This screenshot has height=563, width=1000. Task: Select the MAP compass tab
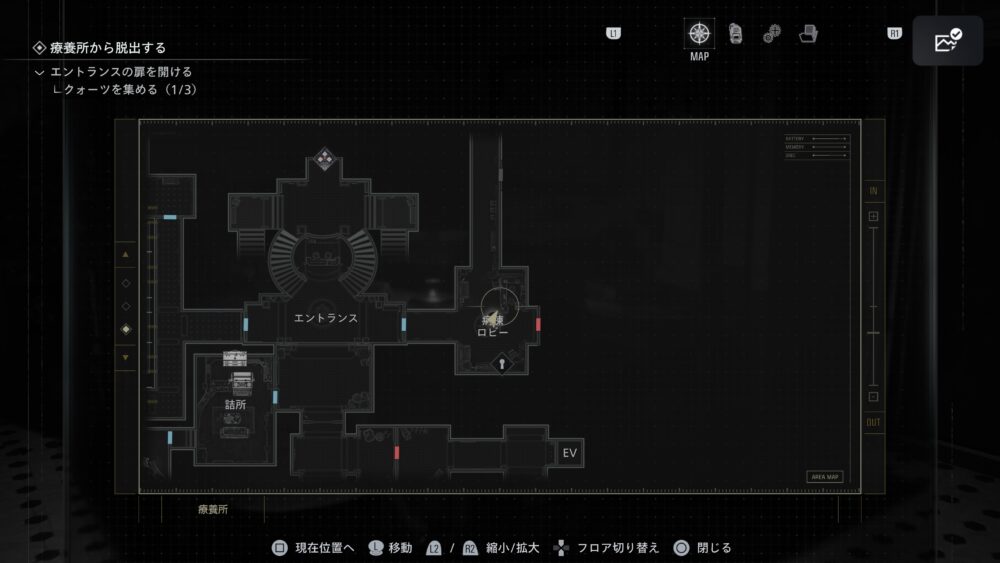pos(699,33)
